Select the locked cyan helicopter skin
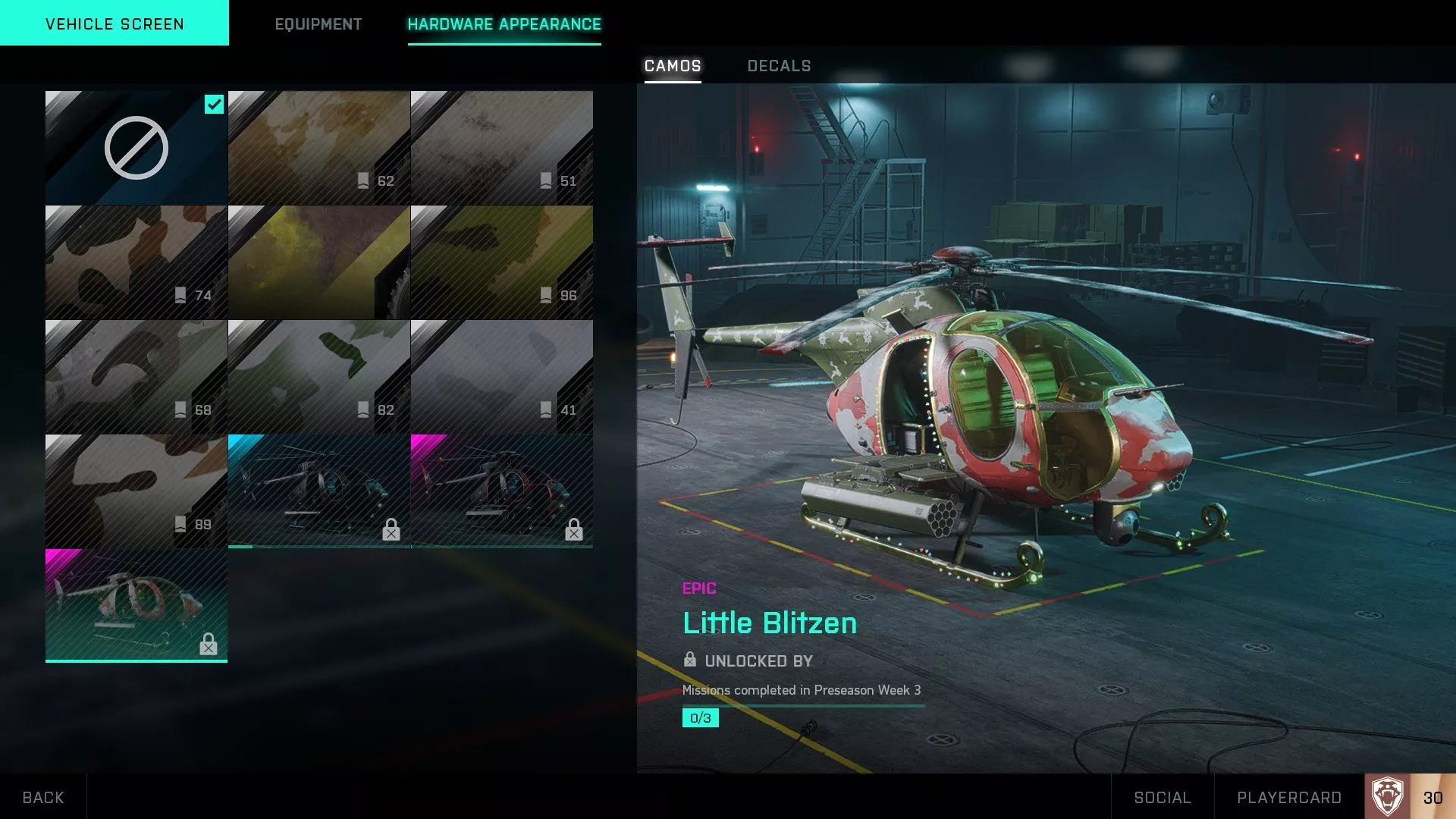1456x819 pixels. point(318,490)
